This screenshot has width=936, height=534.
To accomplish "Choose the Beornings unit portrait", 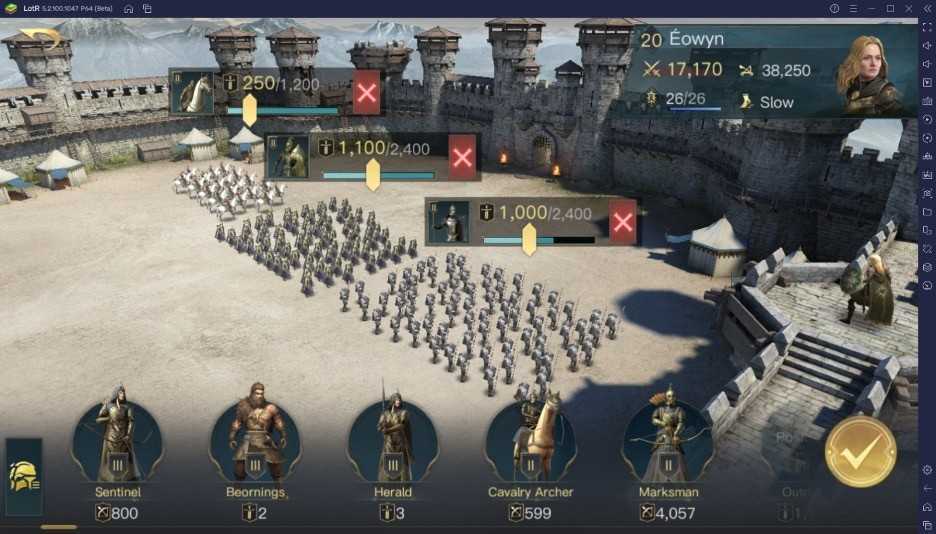I will [255, 441].
